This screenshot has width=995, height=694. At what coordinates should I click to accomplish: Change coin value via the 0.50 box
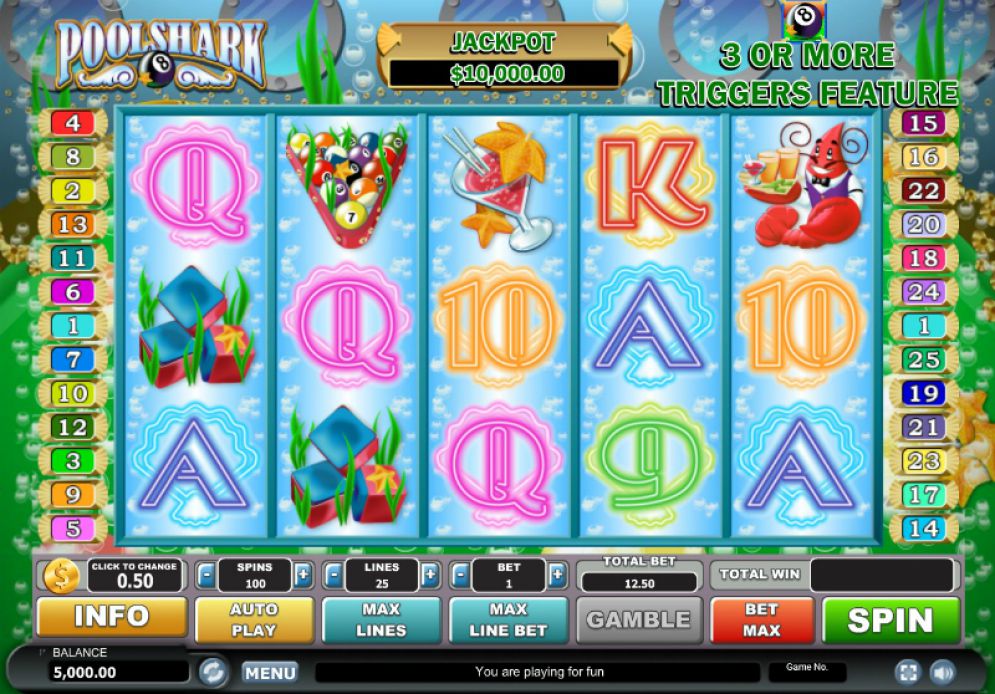(x=135, y=575)
